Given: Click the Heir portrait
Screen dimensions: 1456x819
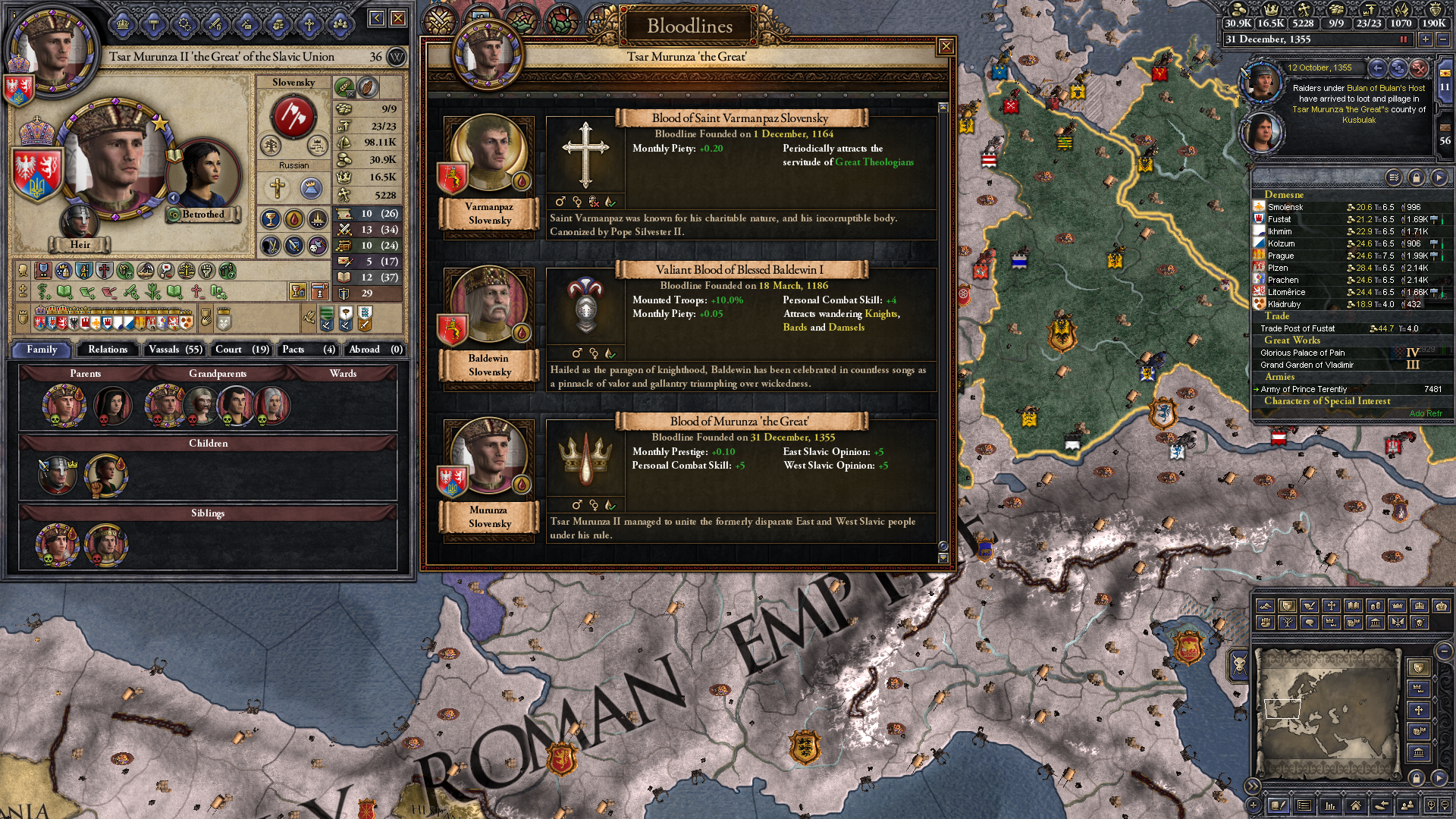Looking at the screenshot, I should 79,221.
